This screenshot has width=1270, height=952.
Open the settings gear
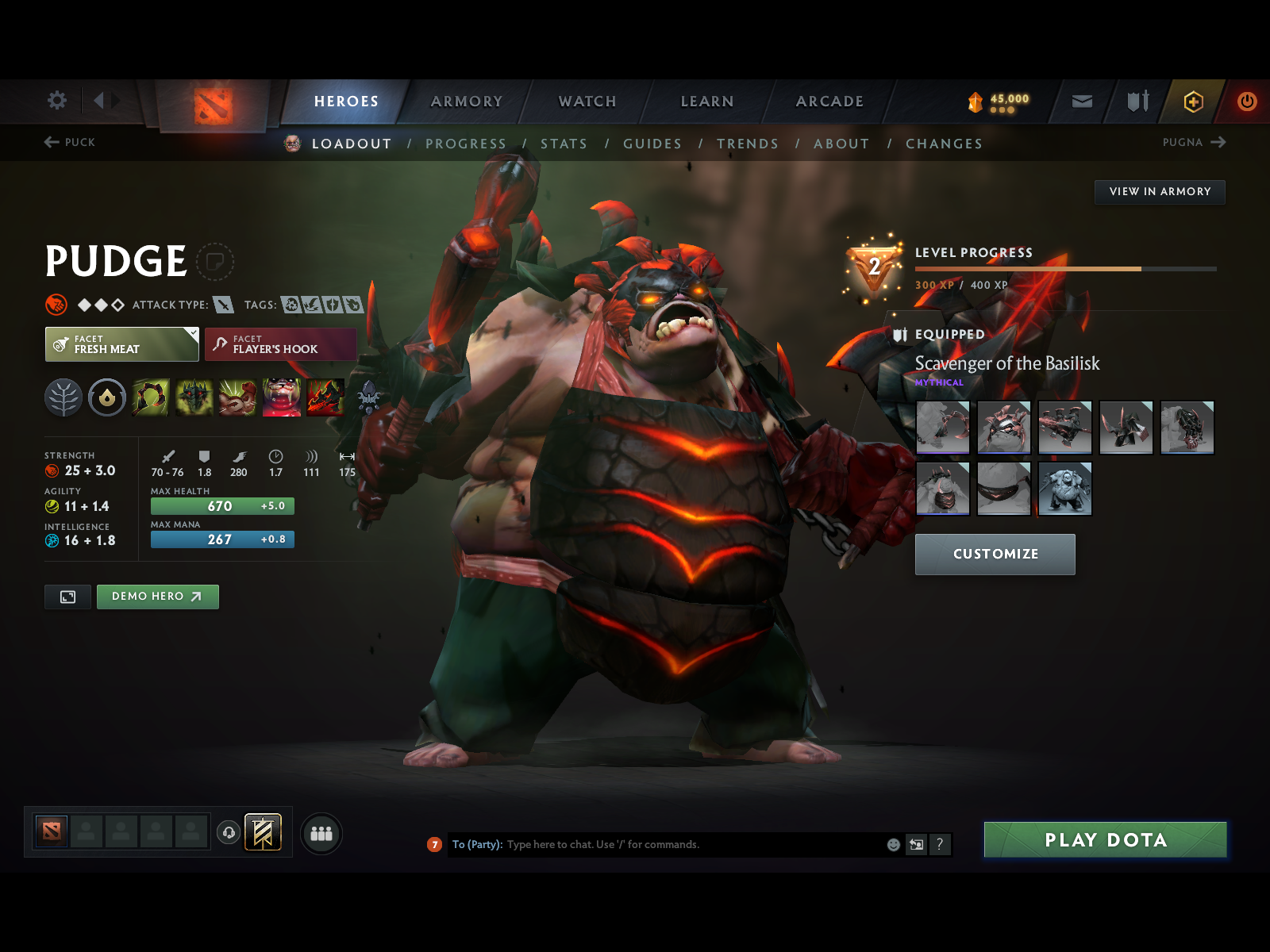tap(56, 101)
